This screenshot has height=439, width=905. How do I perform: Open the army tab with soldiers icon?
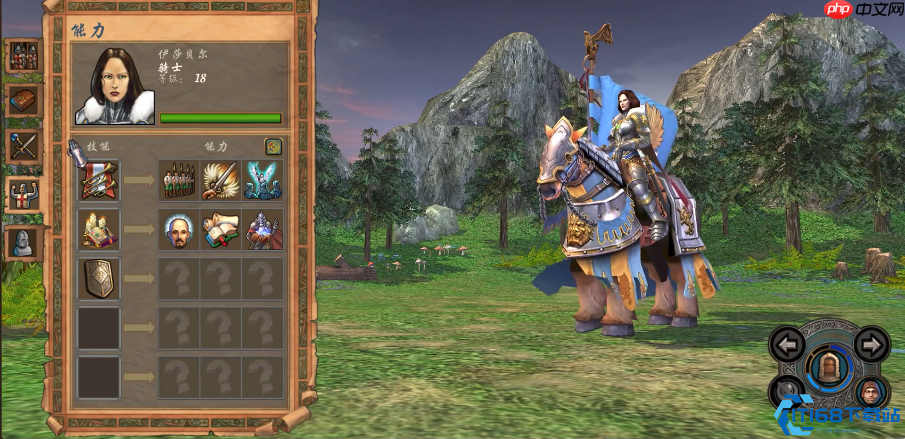23,55
